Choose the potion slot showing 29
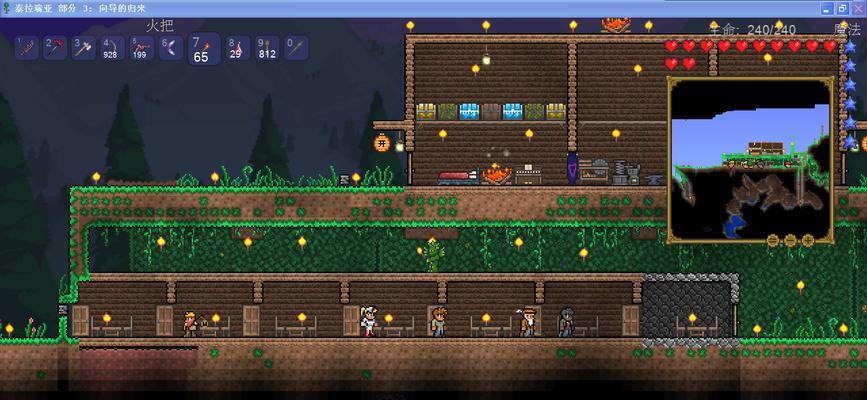The image size is (867, 400). [x=236, y=47]
